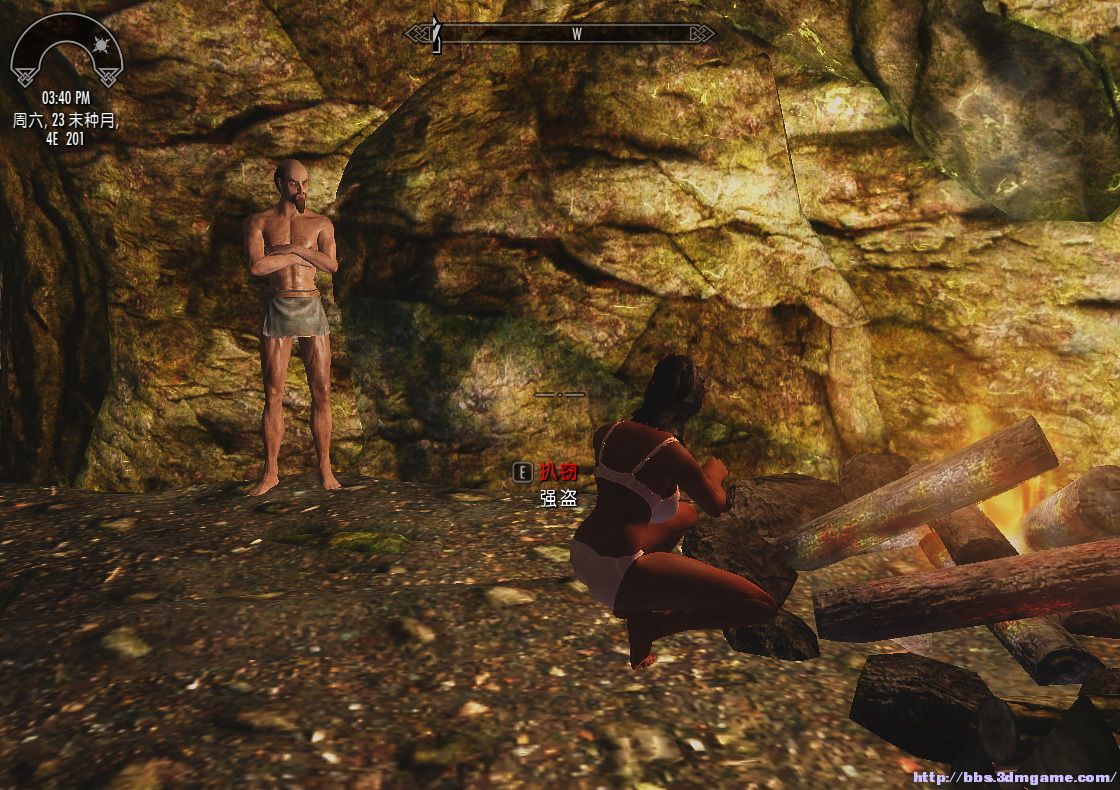Select the sun and moon clock widget
The height and width of the screenshot is (790, 1120).
[x=66, y=52]
